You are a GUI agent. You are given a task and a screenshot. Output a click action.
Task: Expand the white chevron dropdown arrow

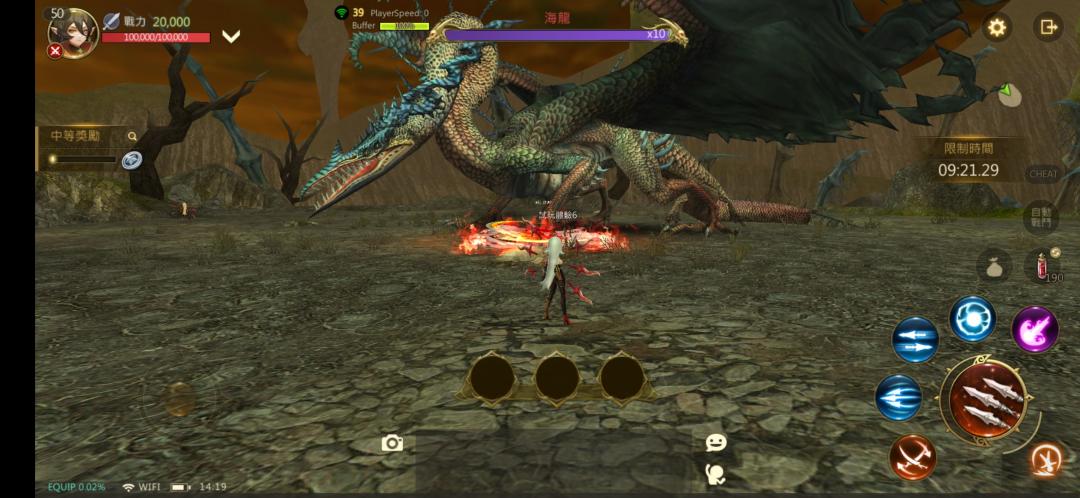click(x=231, y=37)
